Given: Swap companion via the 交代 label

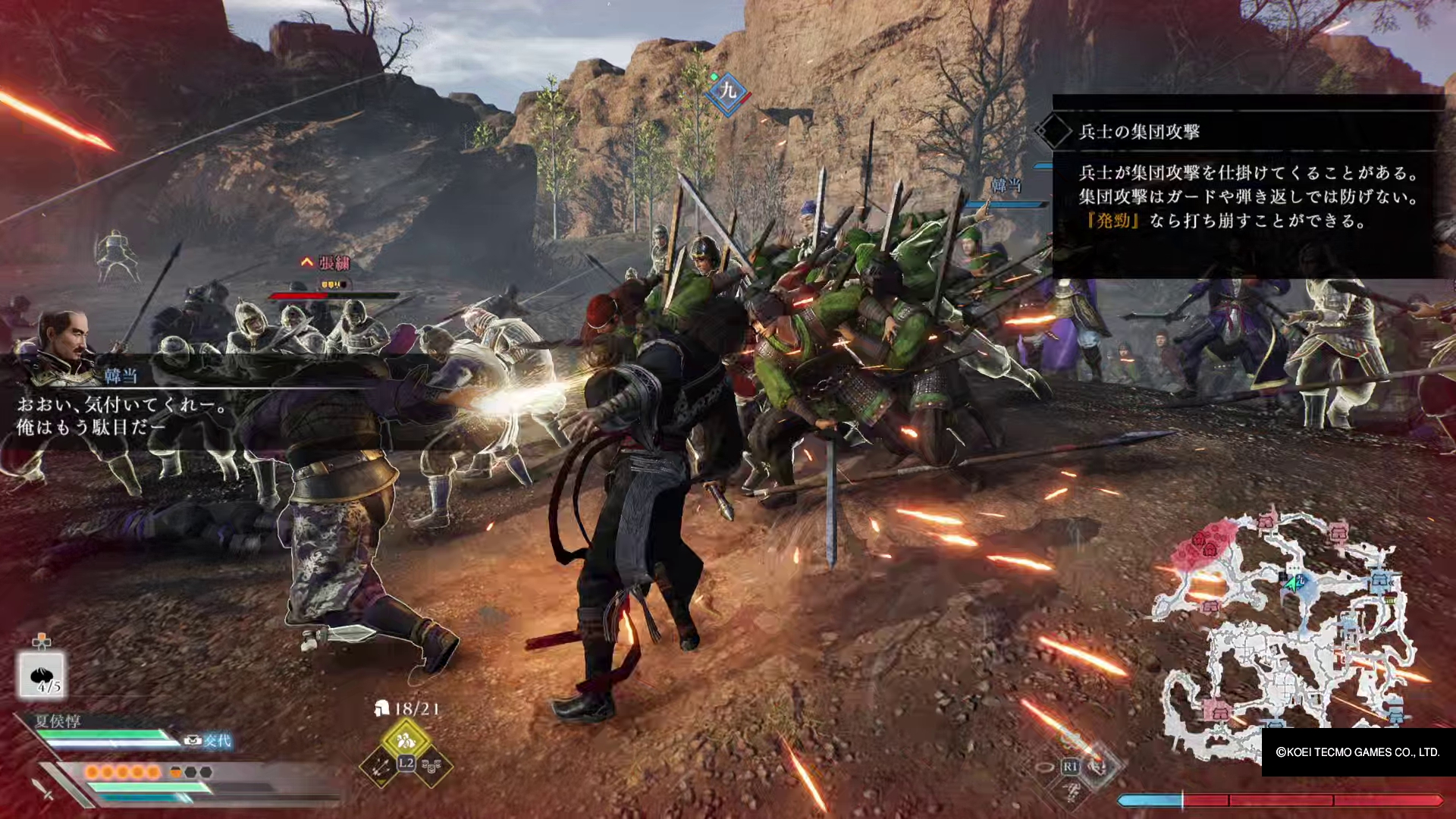Looking at the screenshot, I should [216, 741].
